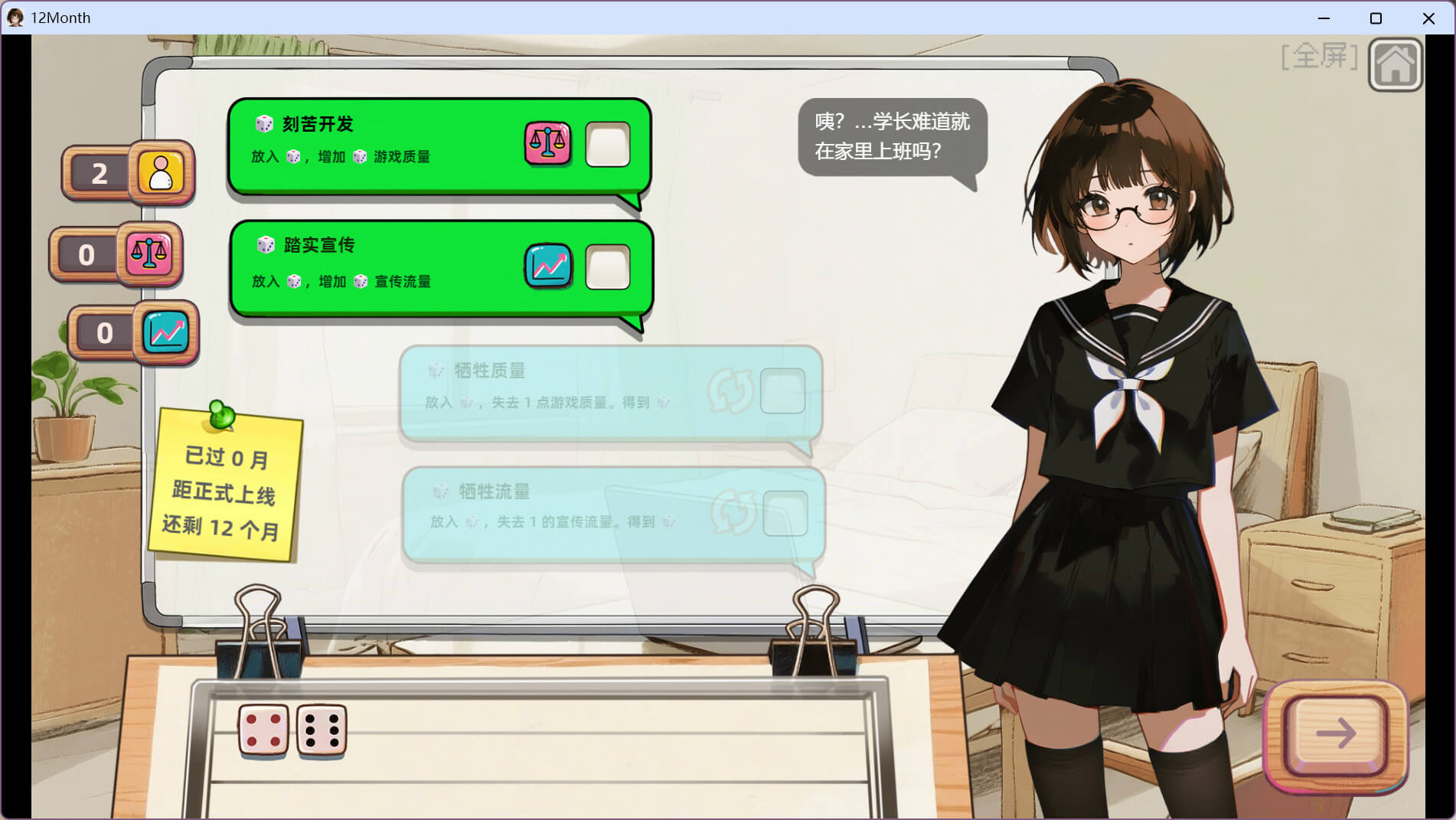
Task: Click the pink scales quality icon on the left
Action: pyautogui.click(x=149, y=253)
